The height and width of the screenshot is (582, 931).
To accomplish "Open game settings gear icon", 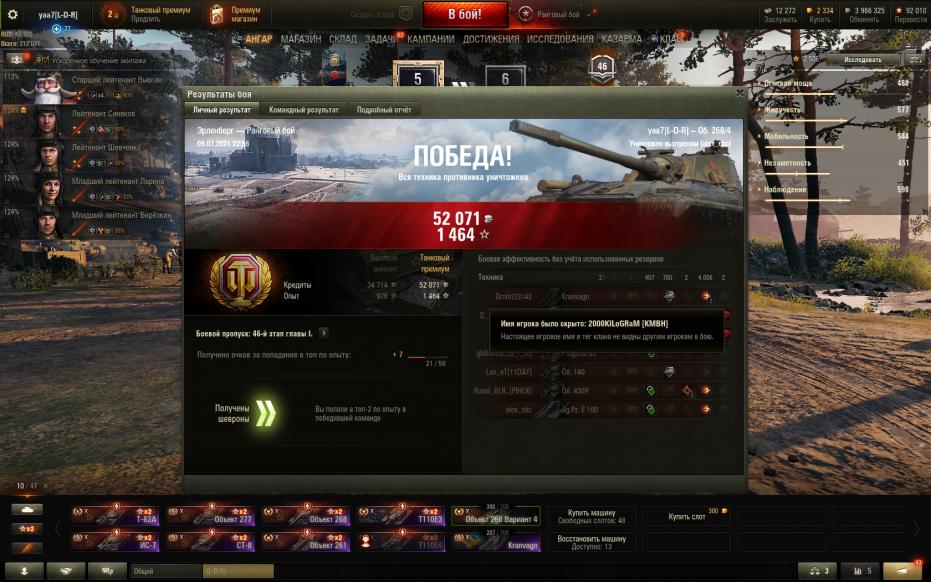I will pos(13,14).
